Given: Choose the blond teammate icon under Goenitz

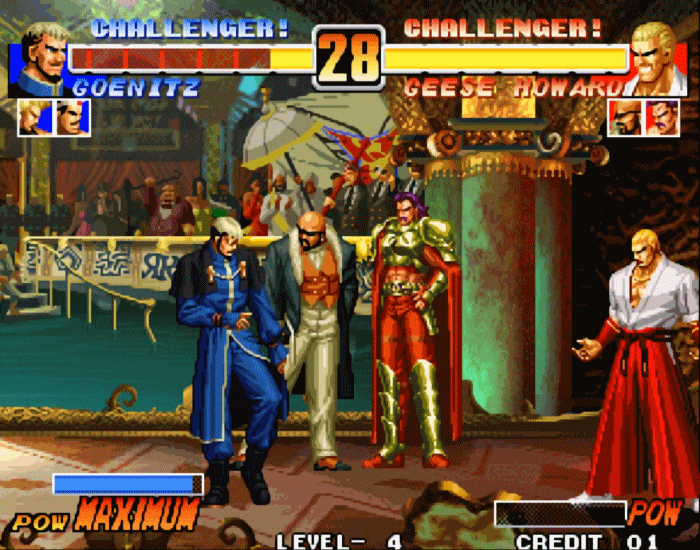Looking at the screenshot, I should pos(34,118).
